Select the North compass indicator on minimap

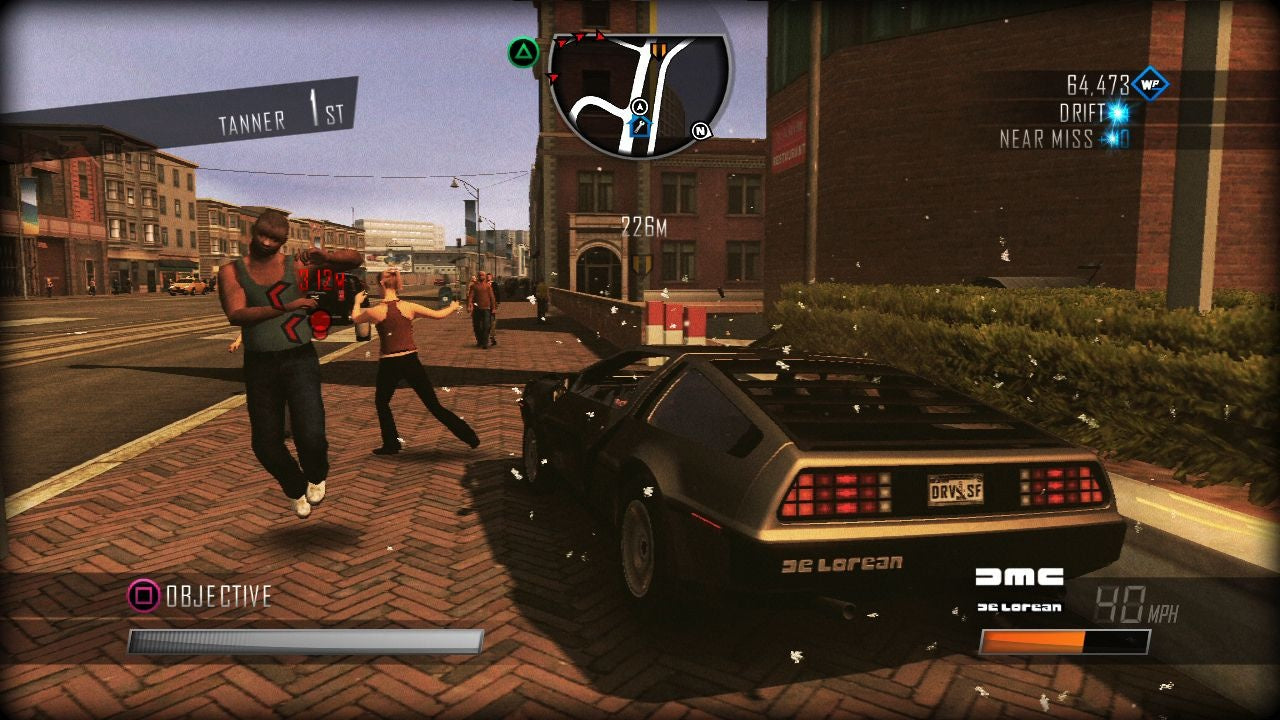pos(697,128)
